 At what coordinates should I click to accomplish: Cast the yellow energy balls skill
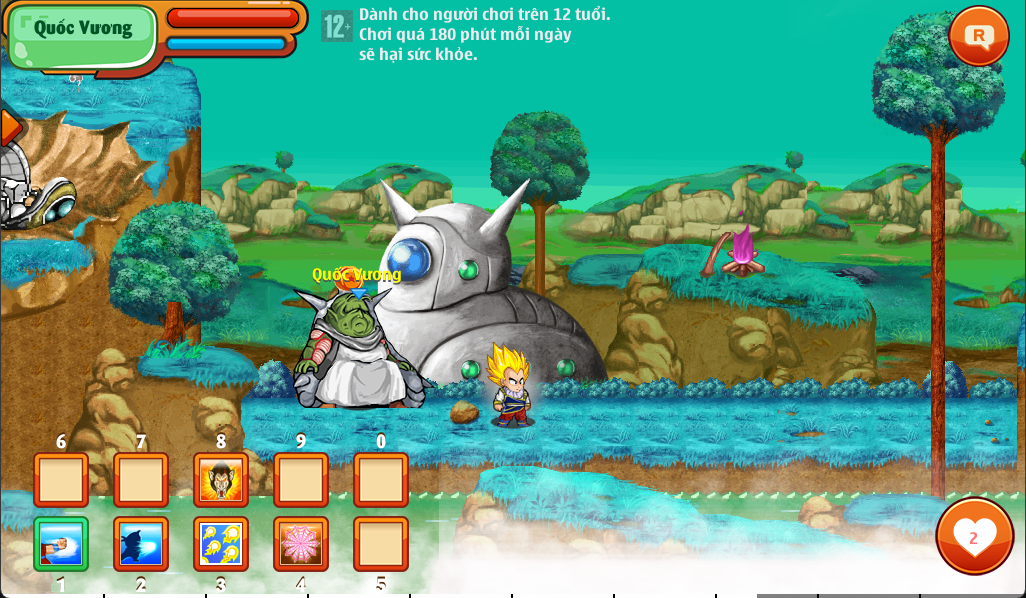pos(221,544)
